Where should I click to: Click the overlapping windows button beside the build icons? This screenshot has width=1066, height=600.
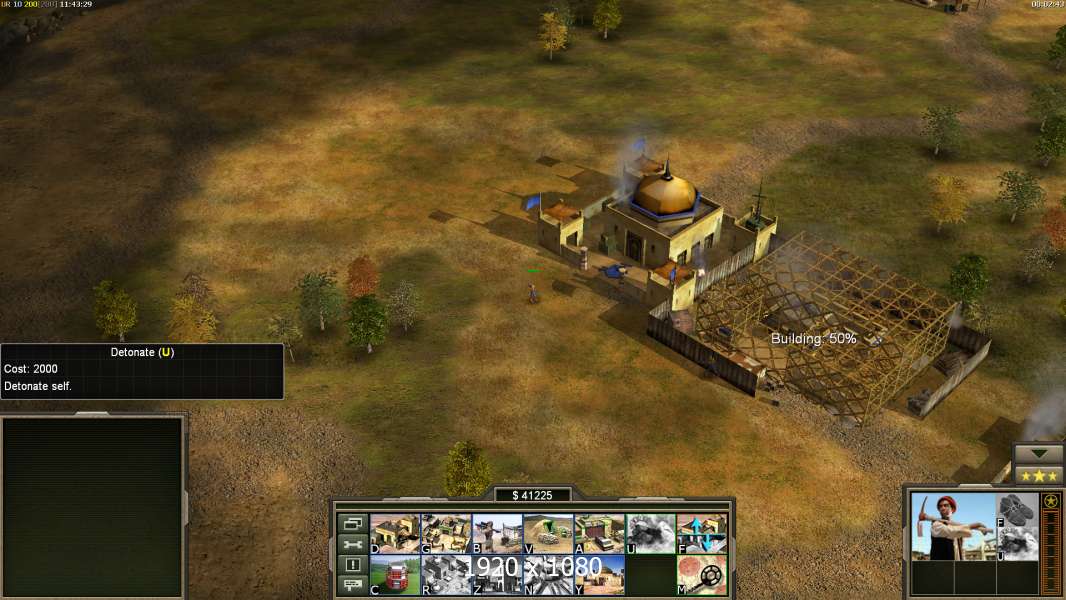tap(352, 523)
